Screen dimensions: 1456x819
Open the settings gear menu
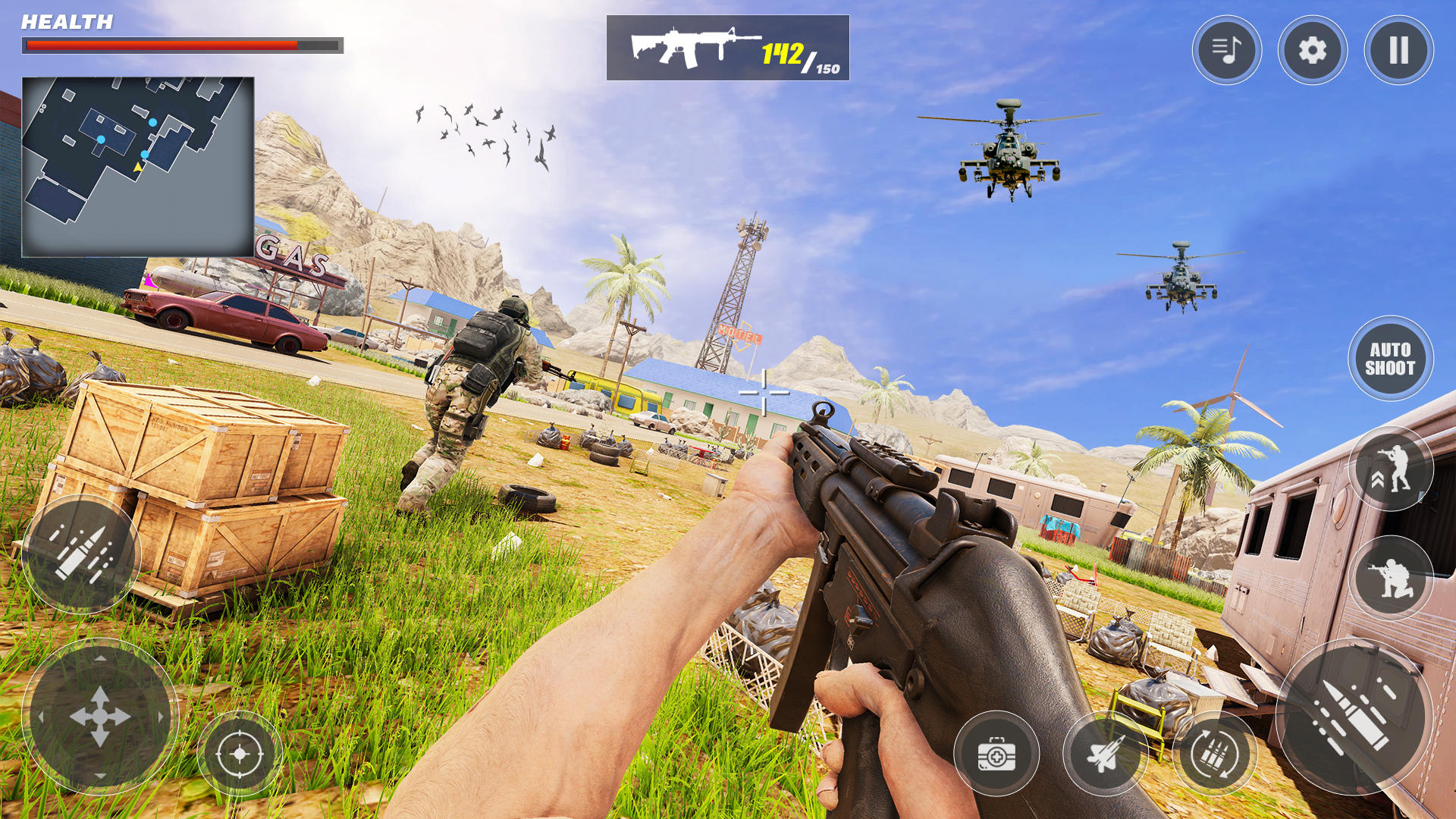[1313, 49]
